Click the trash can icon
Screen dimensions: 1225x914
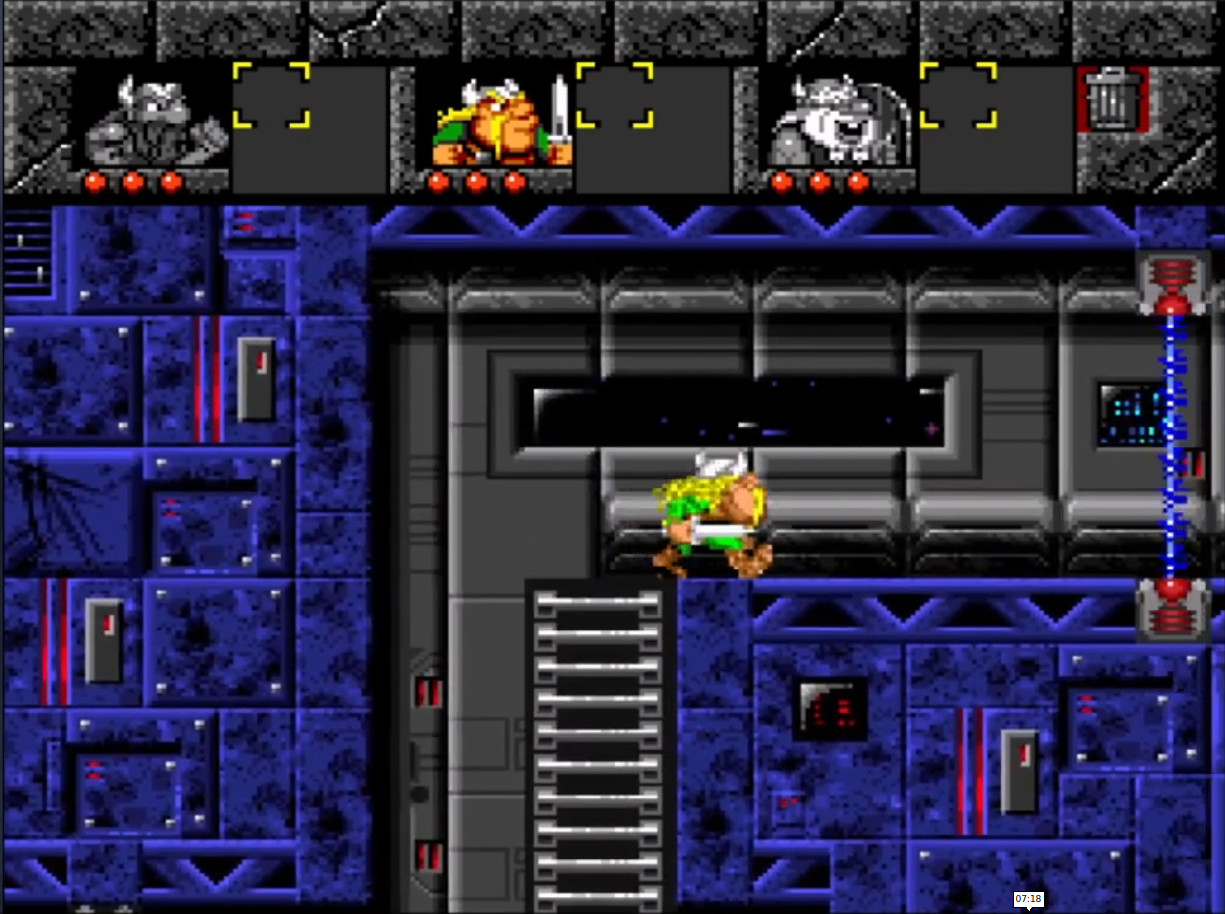1109,99
